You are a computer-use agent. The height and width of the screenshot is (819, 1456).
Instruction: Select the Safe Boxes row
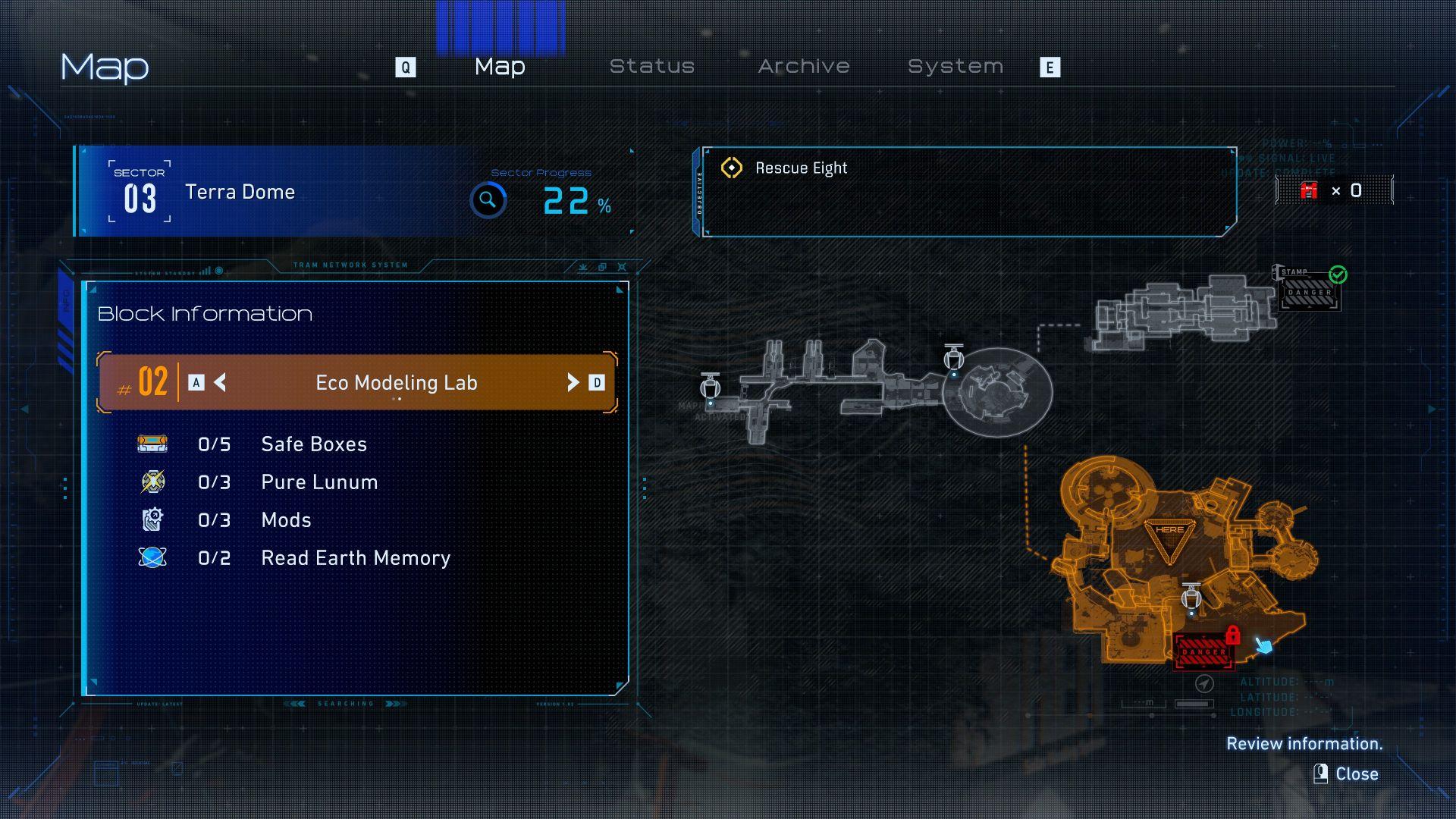point(313,444)
